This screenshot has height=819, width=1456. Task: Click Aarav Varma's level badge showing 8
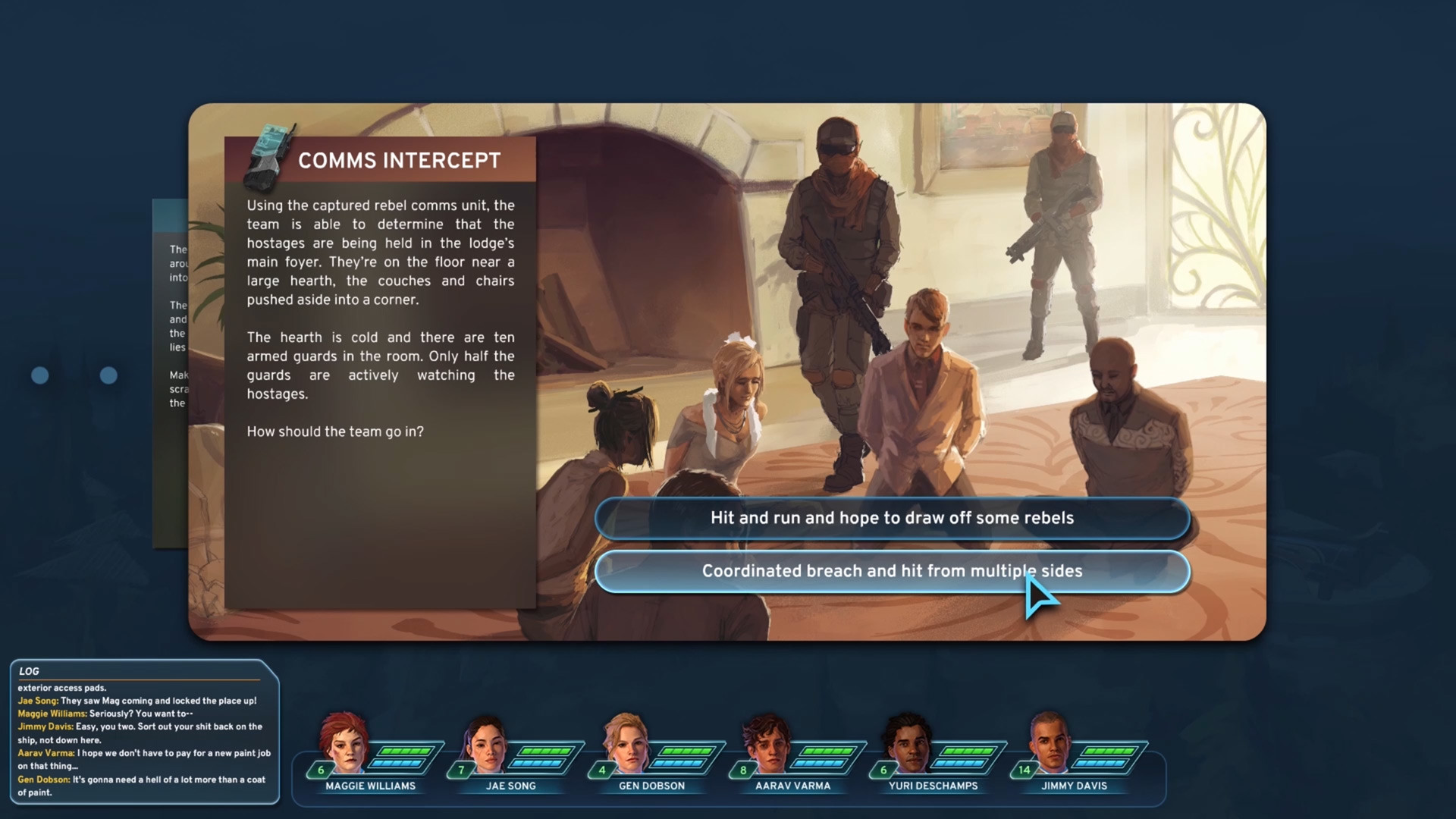(x=743, y=769)
